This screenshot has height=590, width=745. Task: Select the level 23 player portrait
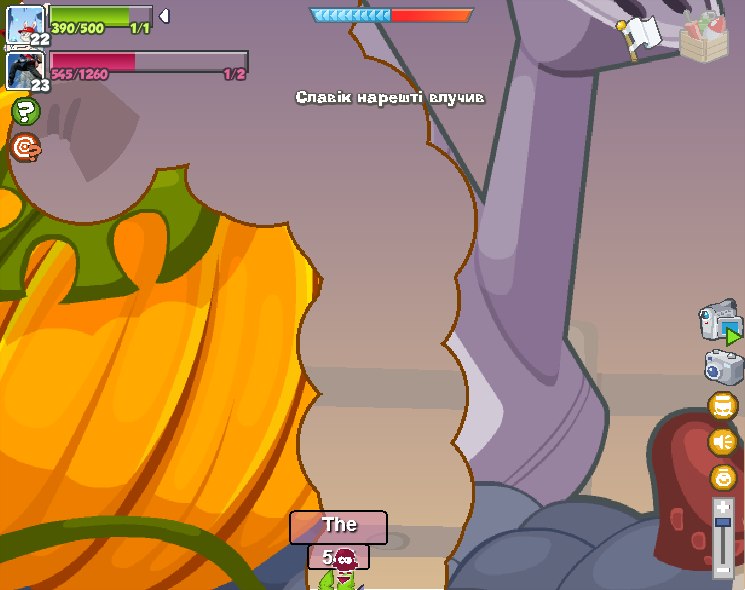pos(24,70)
